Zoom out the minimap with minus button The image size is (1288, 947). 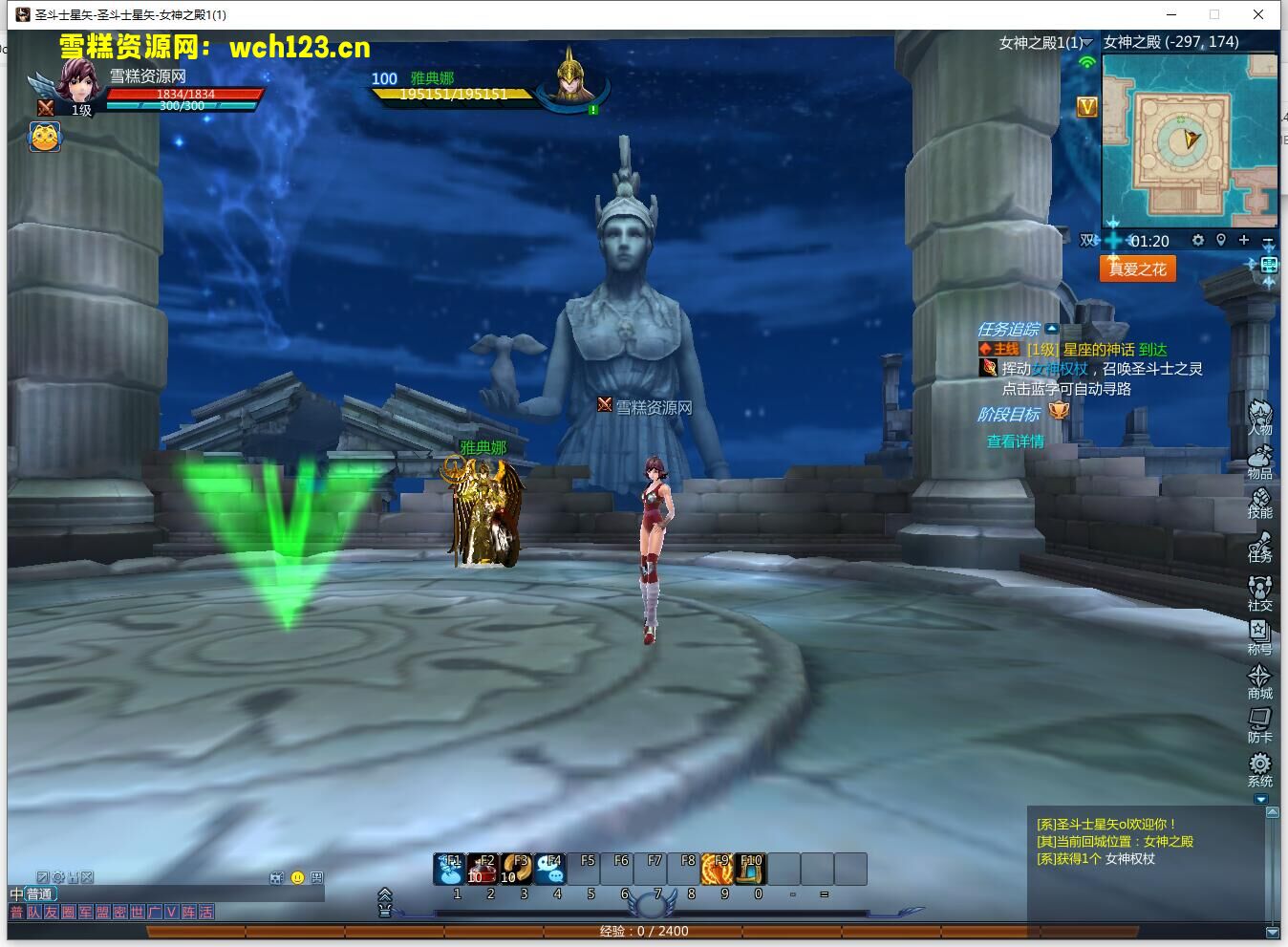click(1268, 240)
